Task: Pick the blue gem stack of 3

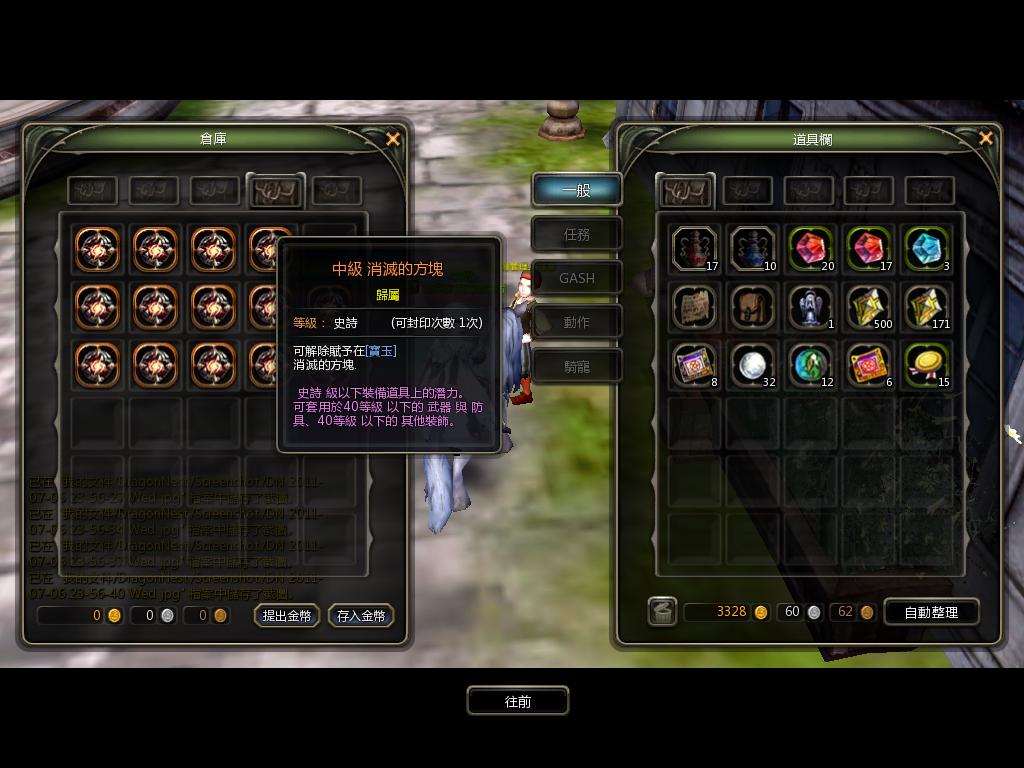Action: click(x=927, y=249)
